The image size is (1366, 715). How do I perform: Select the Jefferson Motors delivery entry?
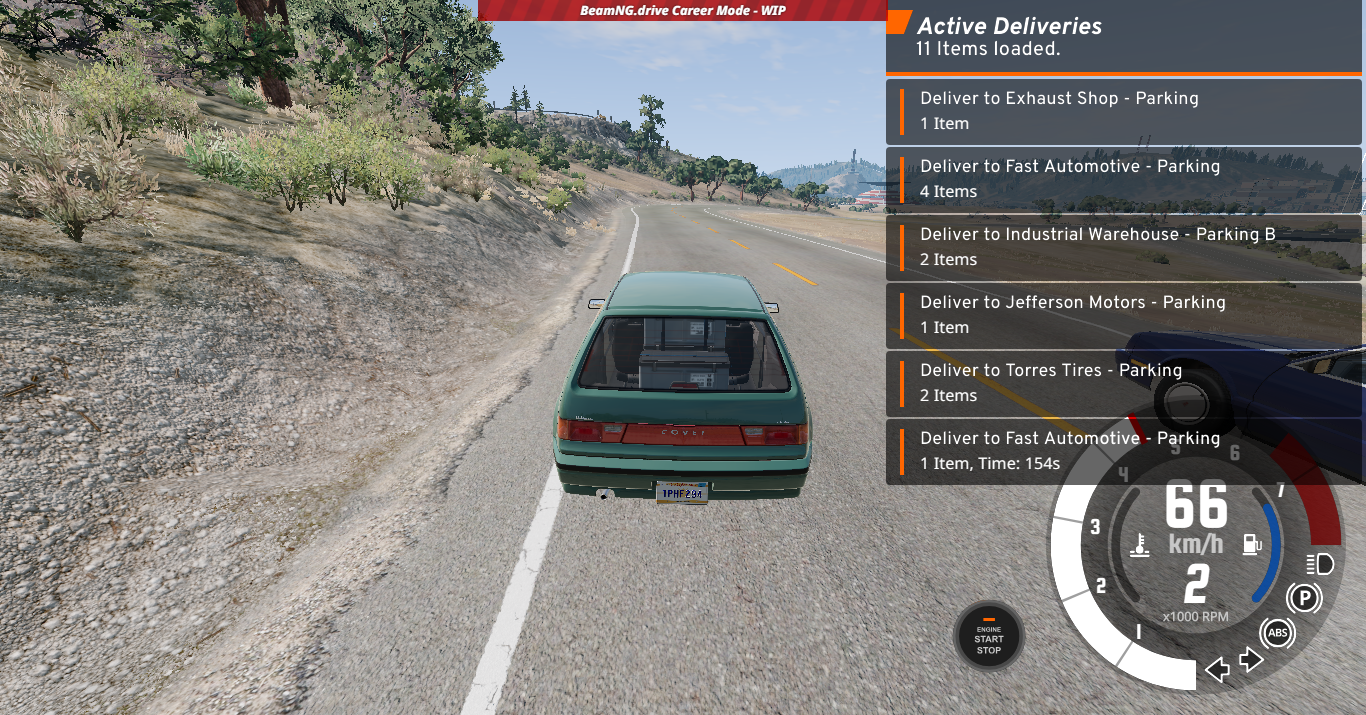click(1123, 315)
